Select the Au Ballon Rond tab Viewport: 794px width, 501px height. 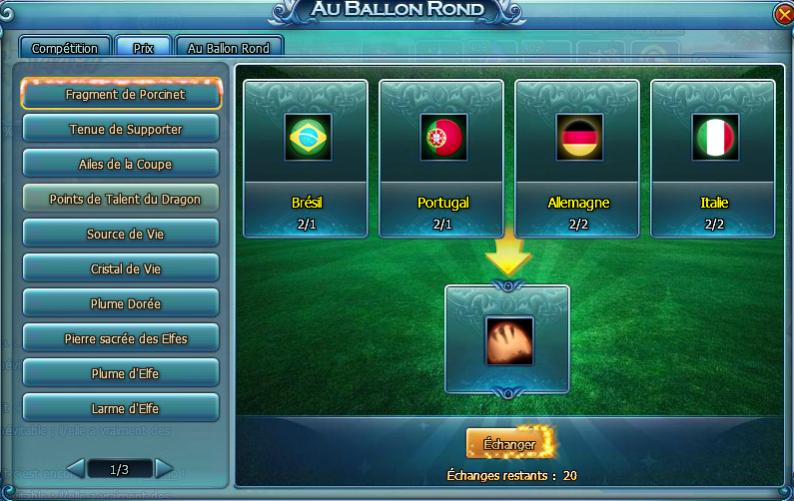229,47
